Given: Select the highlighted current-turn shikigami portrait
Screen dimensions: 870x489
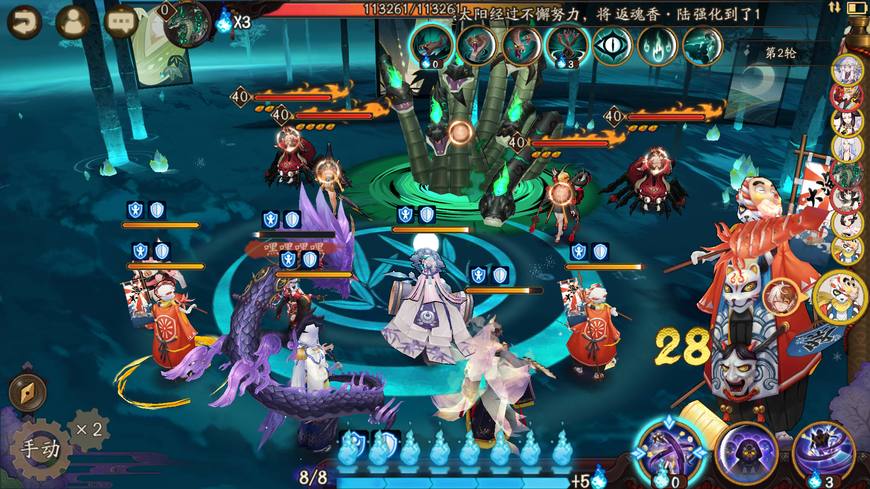Looking at the screenshot, I should pyautogui.click(x=842, y=294).
